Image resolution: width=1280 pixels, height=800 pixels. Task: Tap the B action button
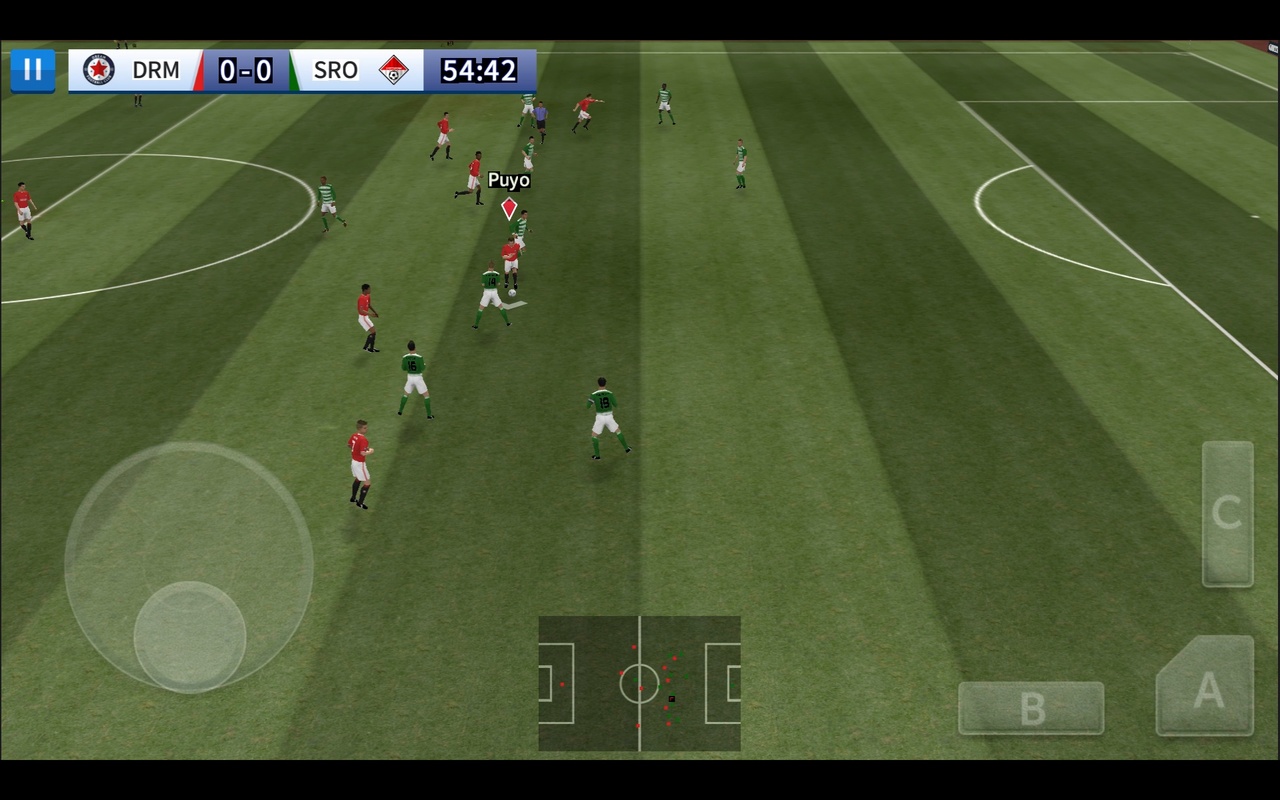1031,709
